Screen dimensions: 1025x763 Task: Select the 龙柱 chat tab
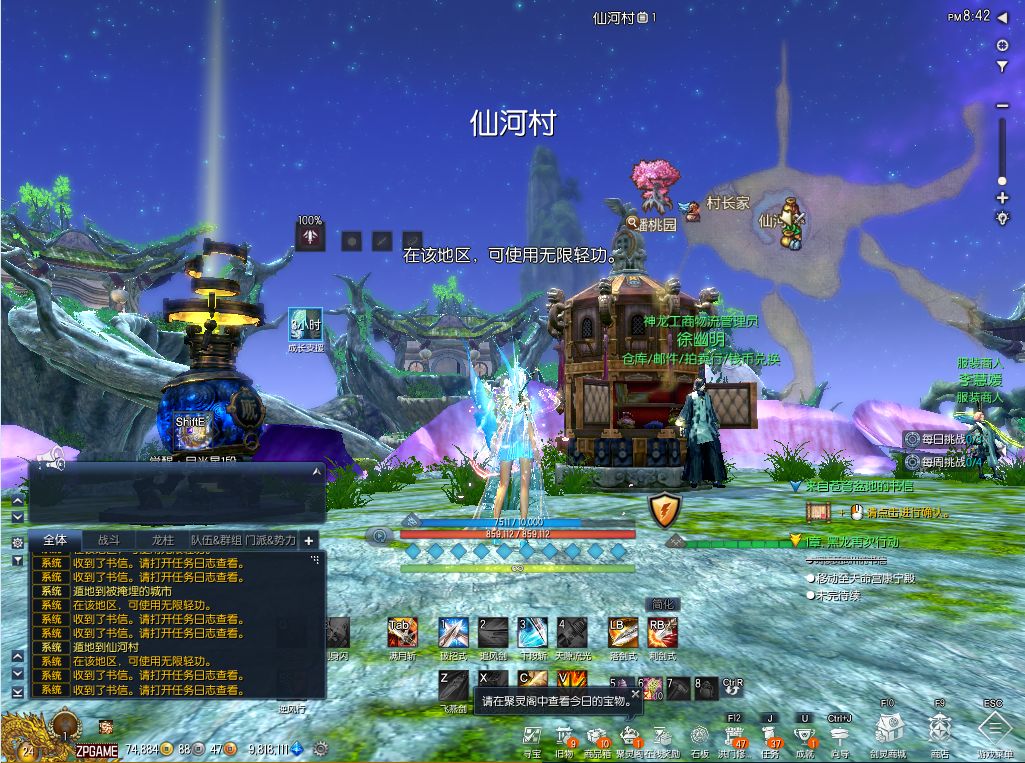162,540
